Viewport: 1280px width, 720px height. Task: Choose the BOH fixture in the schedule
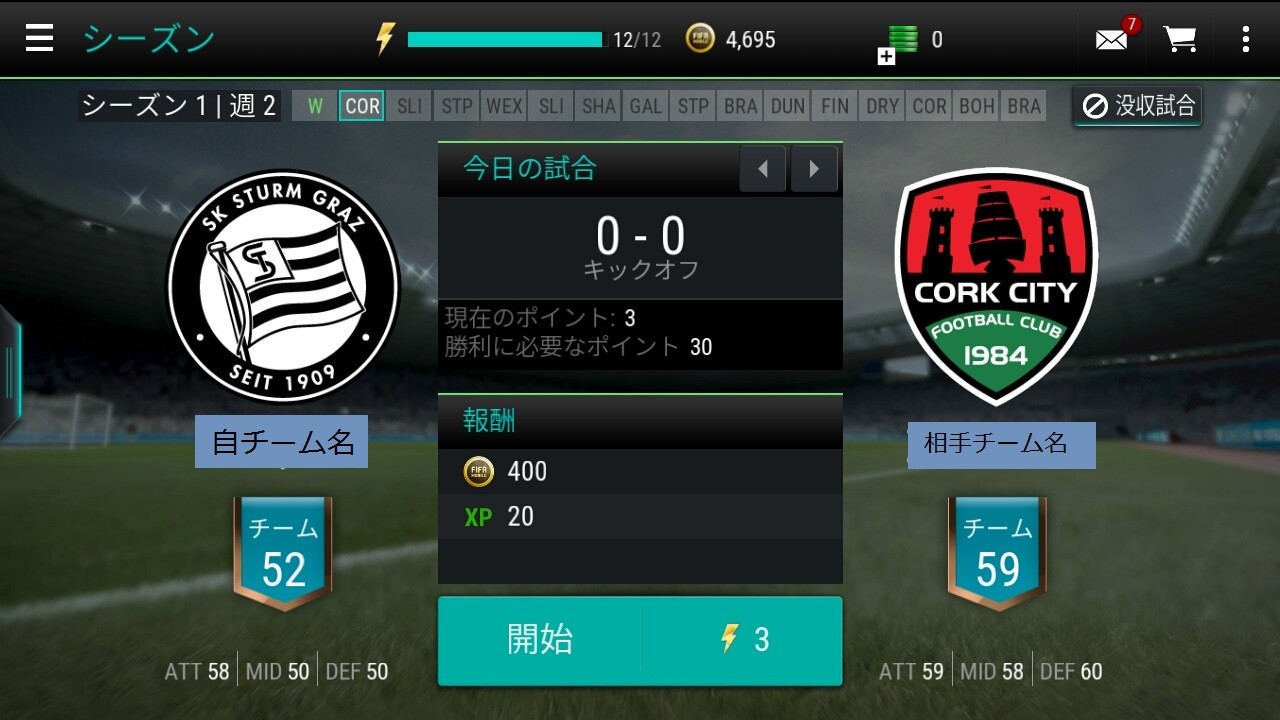point(976,106)
